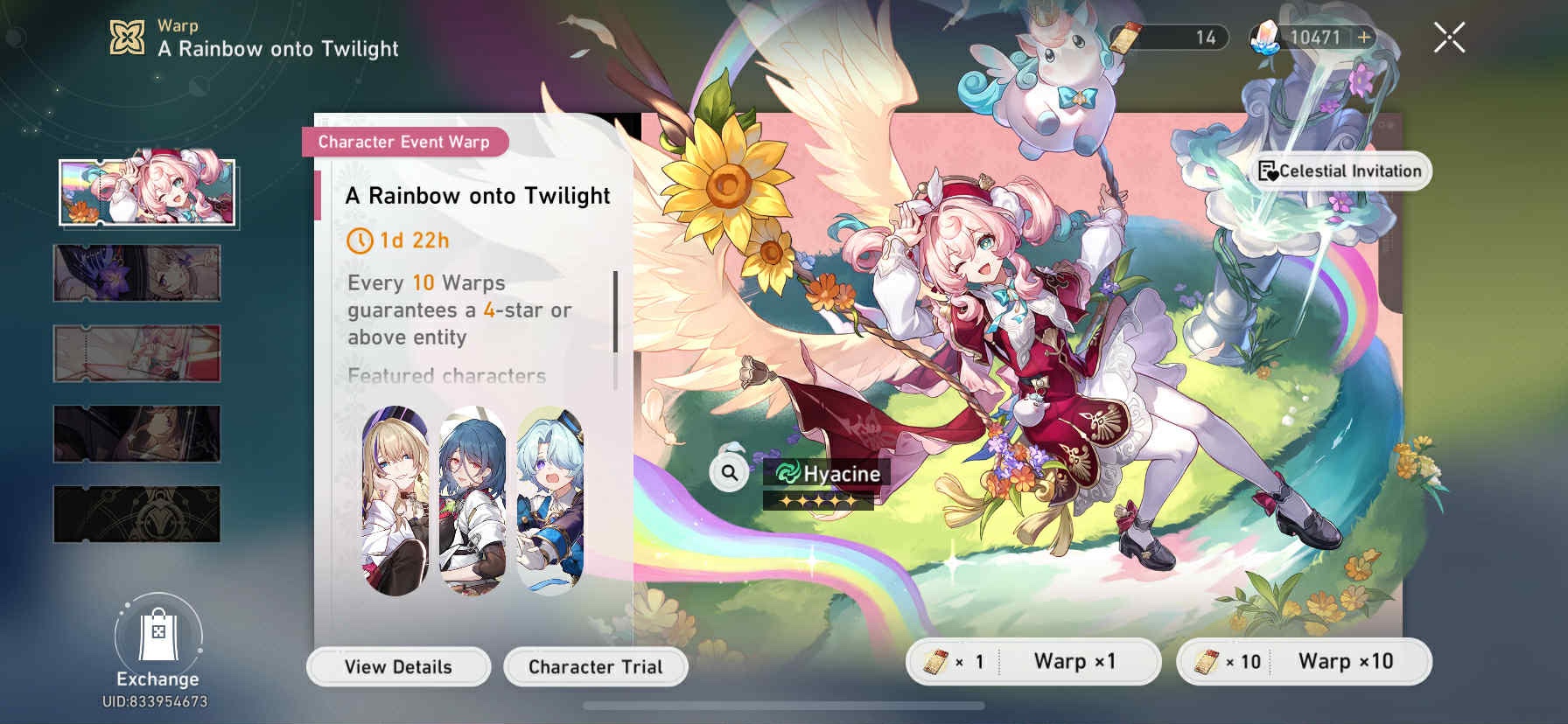Open the Warp menu icon top left

126,37
